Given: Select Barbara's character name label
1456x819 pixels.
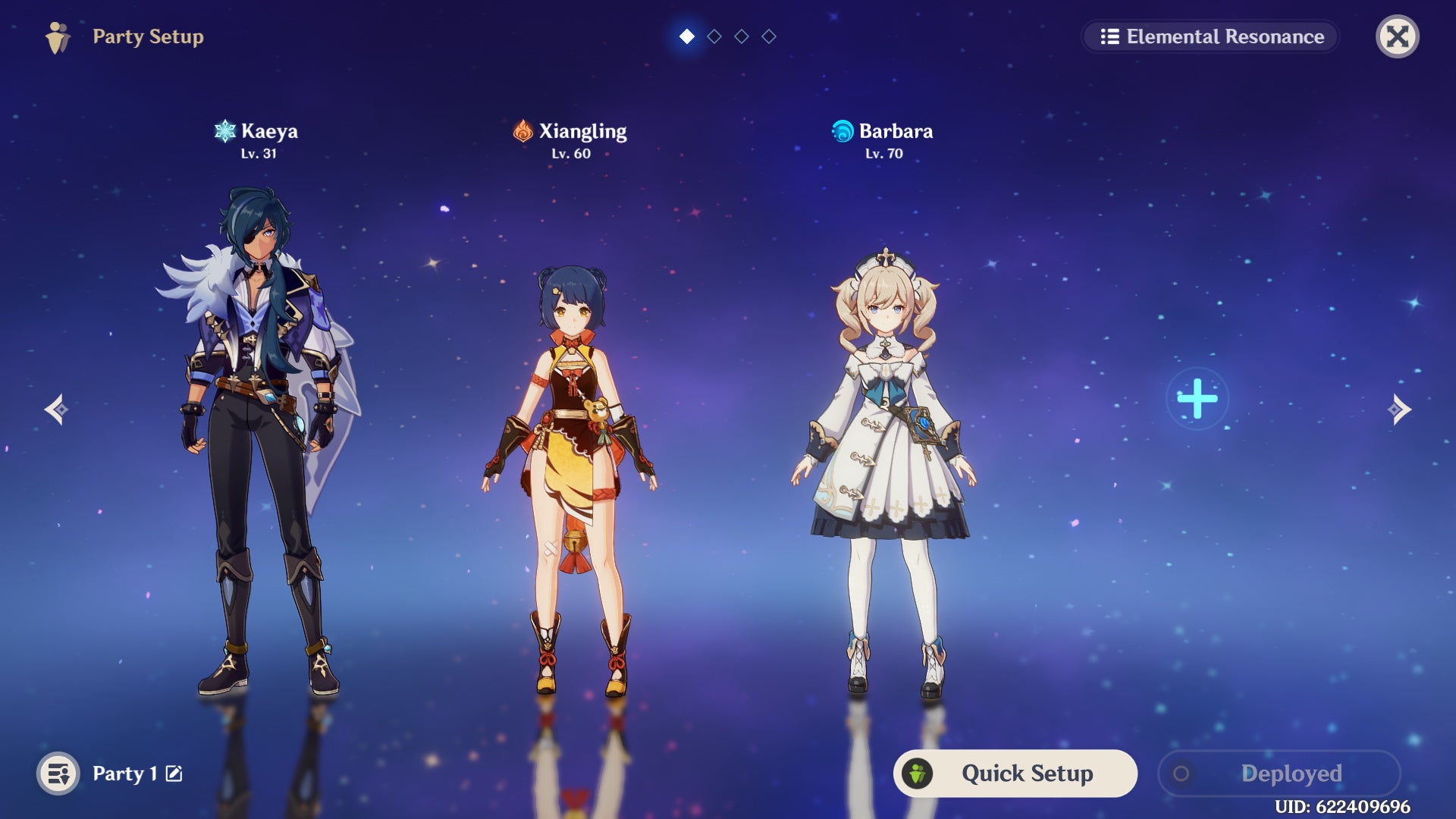Looking at the screenshot, I should 896,130.
